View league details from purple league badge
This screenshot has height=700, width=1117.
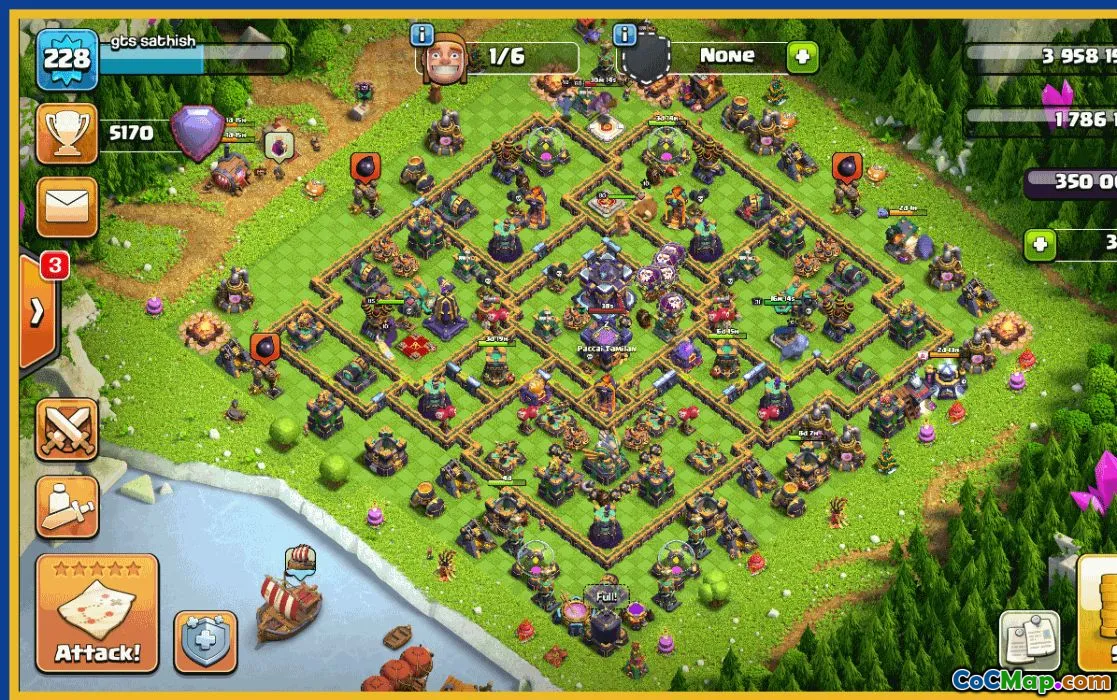(x=197, y=132)
